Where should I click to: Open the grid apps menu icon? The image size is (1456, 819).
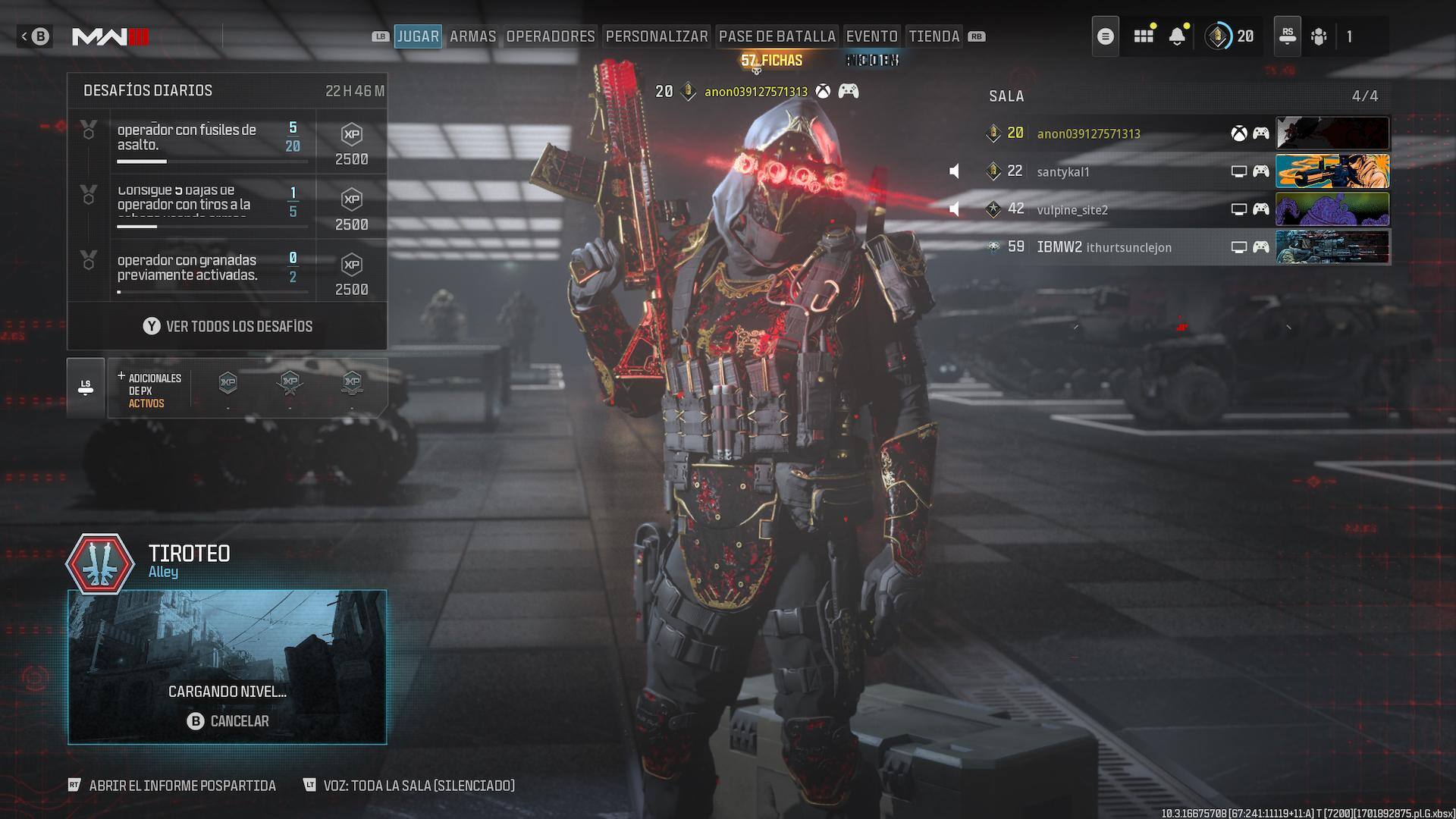pos(1144,36)
